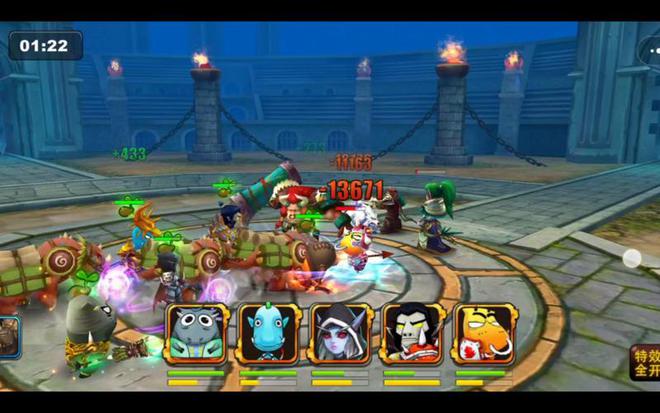This screenshot has height=413, width=660.
Task: Trigger the white-masked red warrior portrait
Action: [412, 333]
